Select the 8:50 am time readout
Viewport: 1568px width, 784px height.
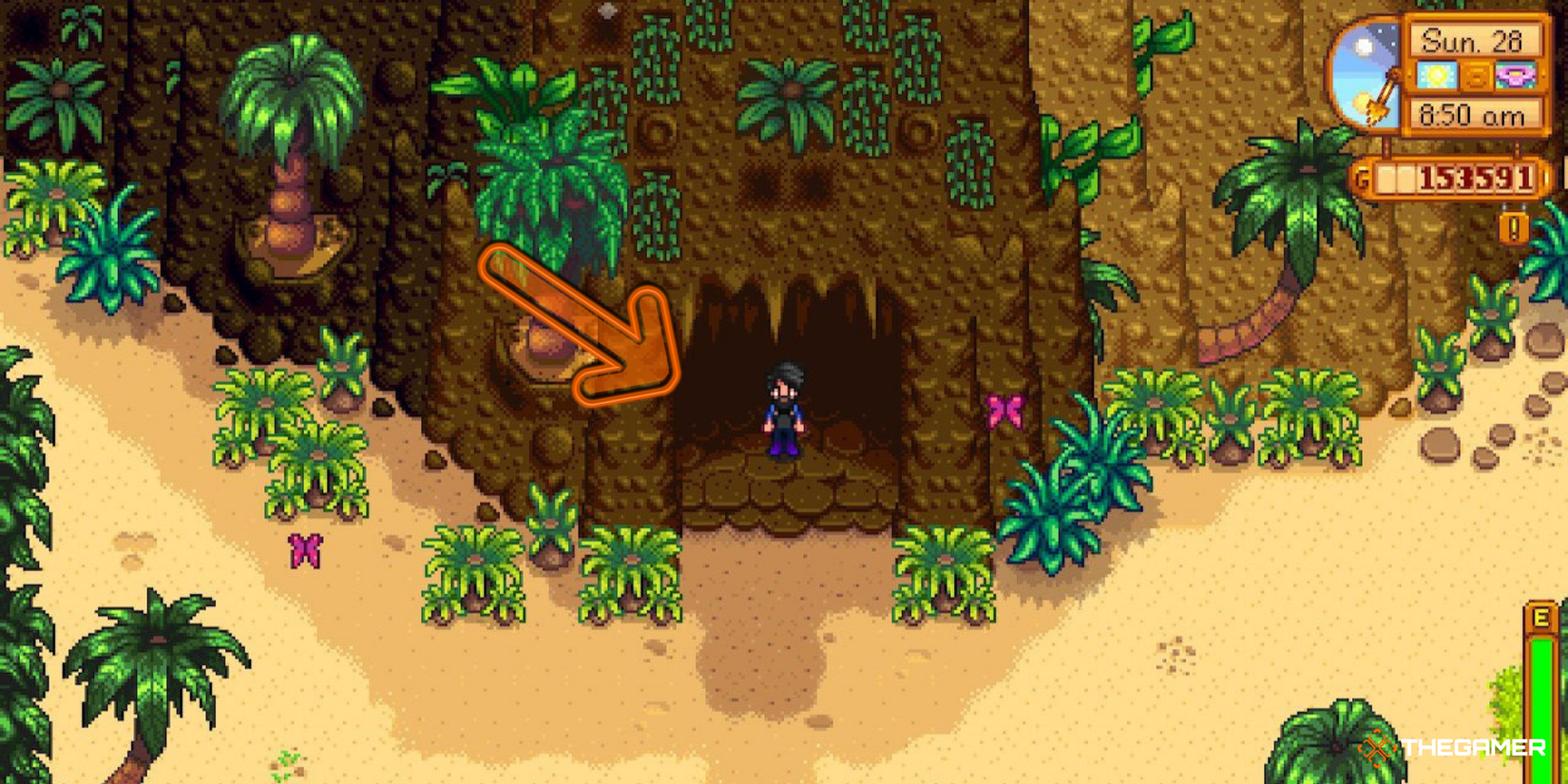click(x=1473, y=114)
